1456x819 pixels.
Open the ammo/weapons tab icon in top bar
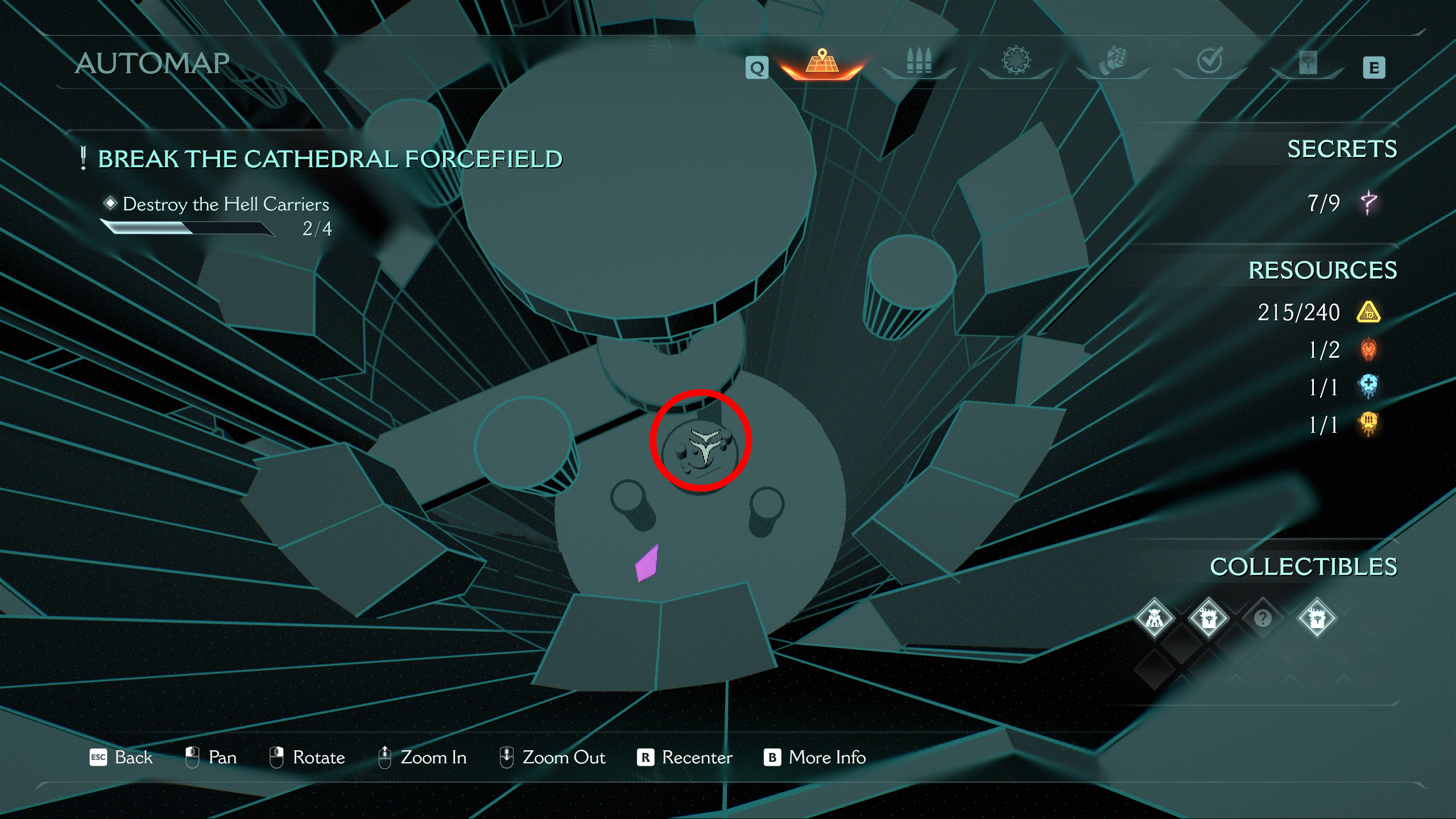pyautogui.click(x=919, y=63)
